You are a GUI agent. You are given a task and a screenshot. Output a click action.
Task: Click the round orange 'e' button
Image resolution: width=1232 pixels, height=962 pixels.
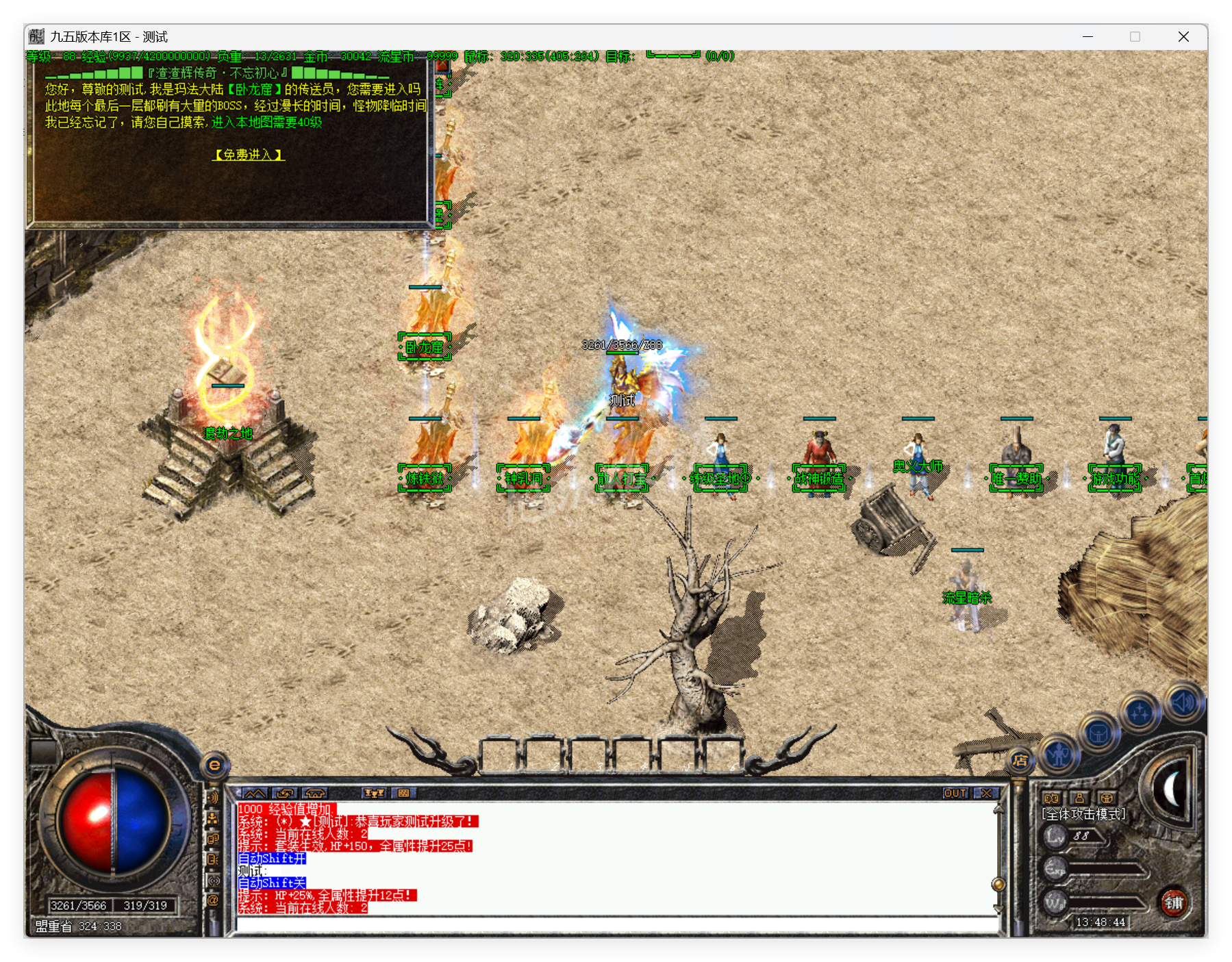tap(214, 765)
